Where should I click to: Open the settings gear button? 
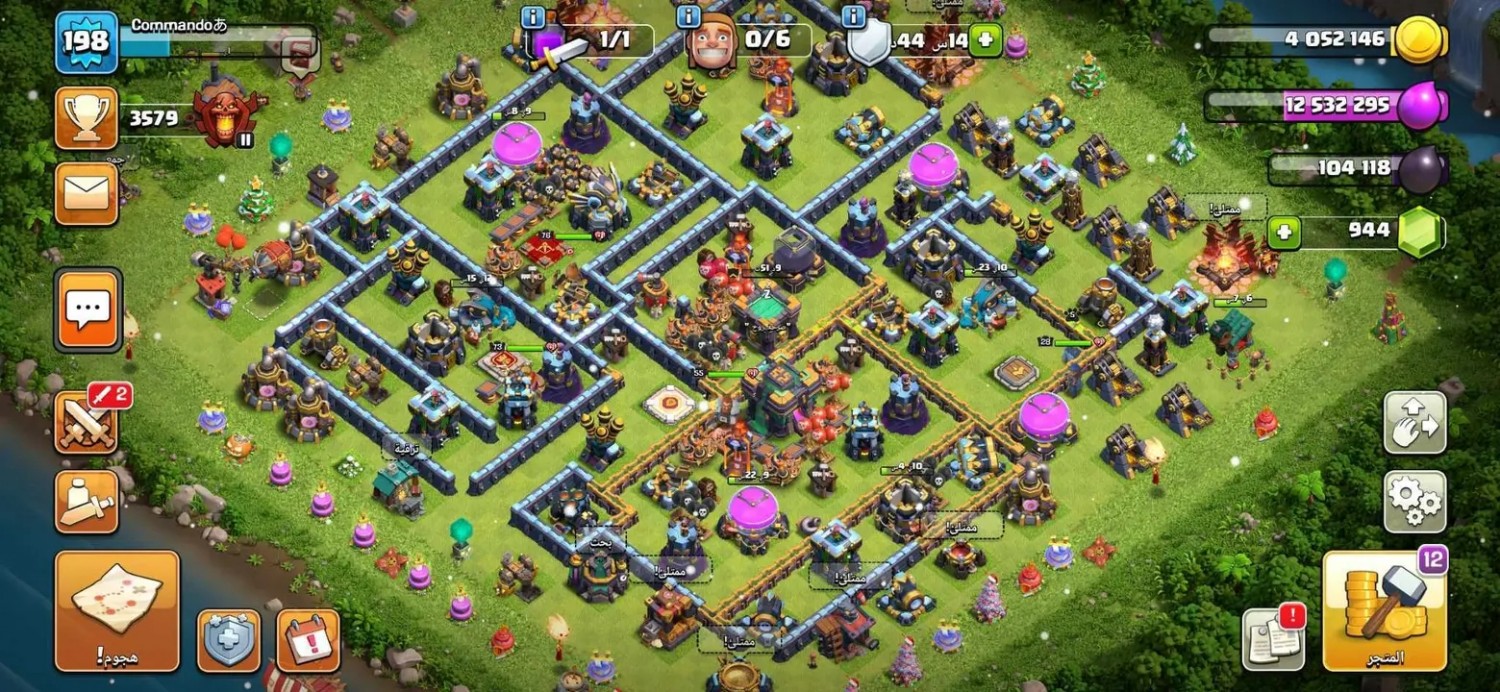point(1414,502)
